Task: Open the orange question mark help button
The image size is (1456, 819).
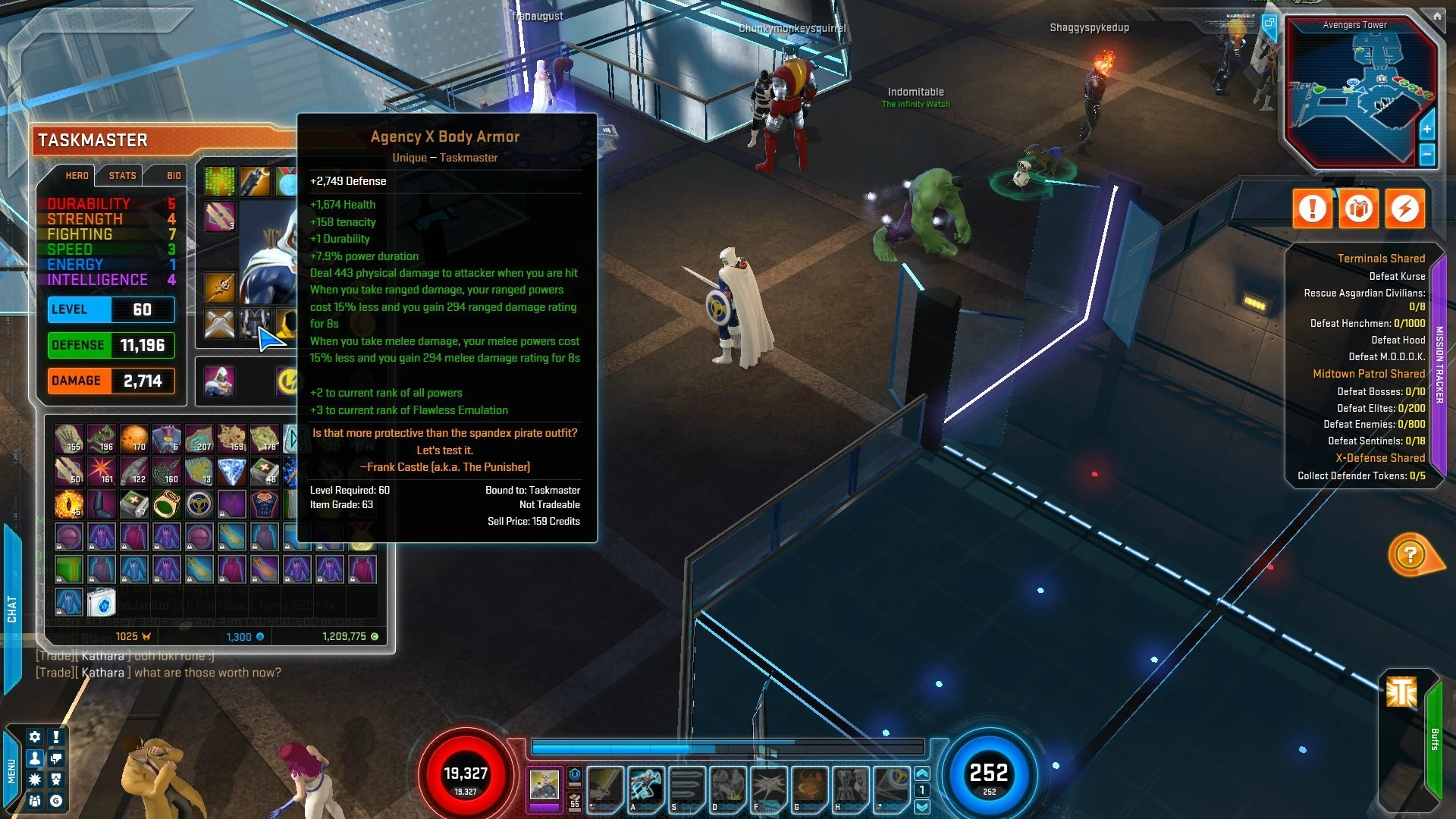Action: tap(1410, 555)
